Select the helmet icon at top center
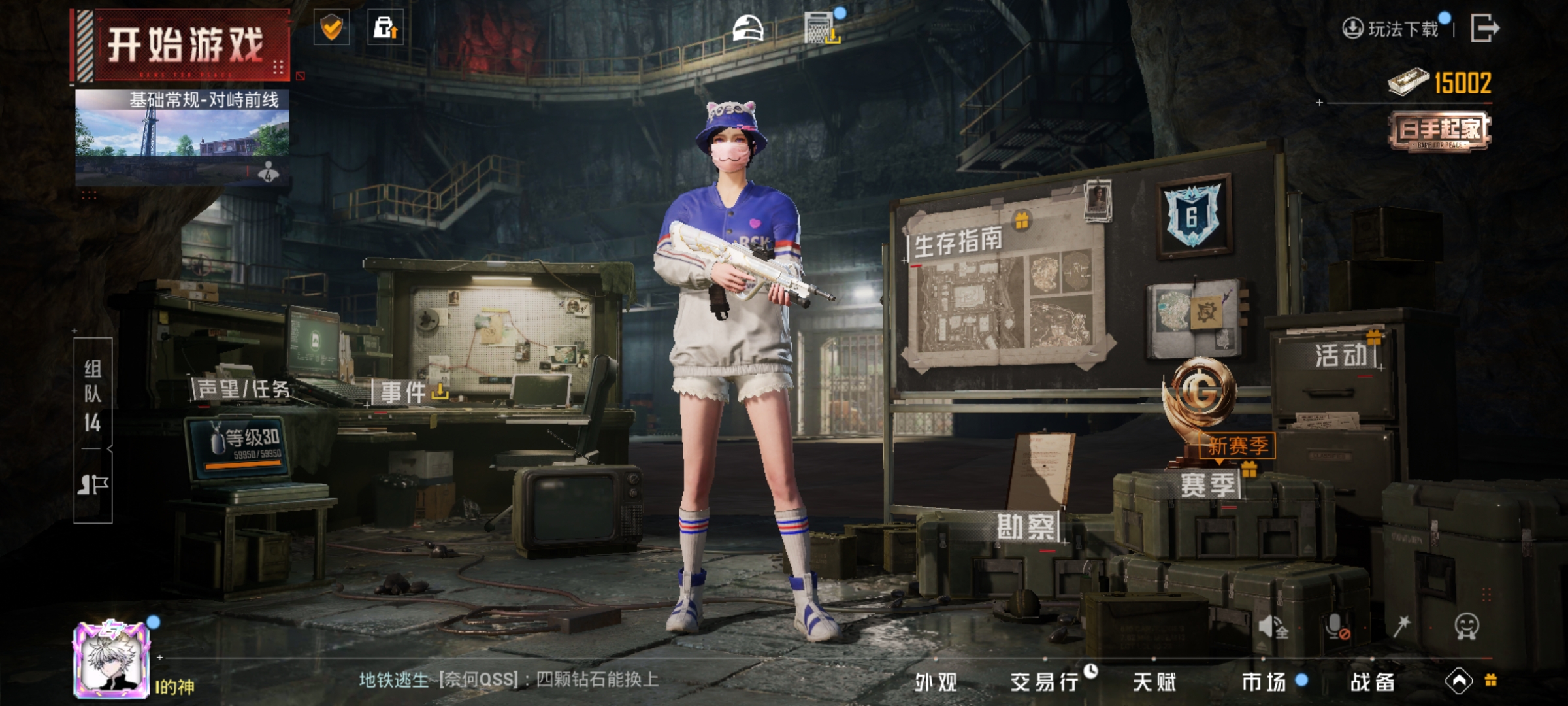This screenshot has width=1568, height=706. tap(748, 29)
